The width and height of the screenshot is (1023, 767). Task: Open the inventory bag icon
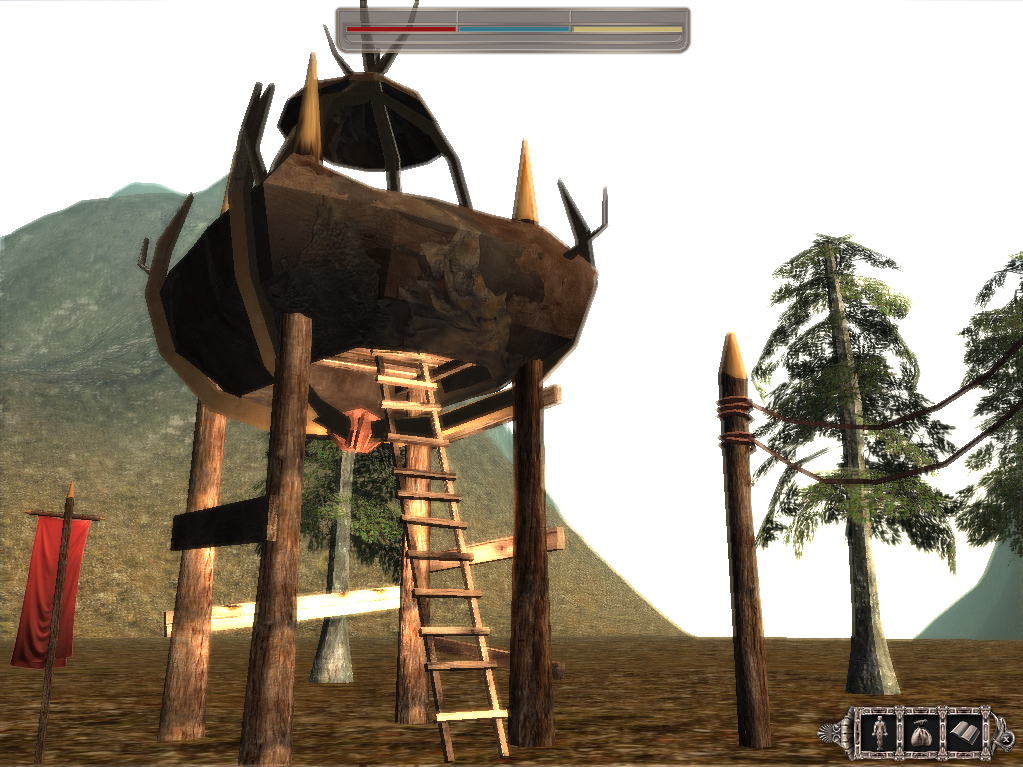pyautogui.click(x=921, y=733)
